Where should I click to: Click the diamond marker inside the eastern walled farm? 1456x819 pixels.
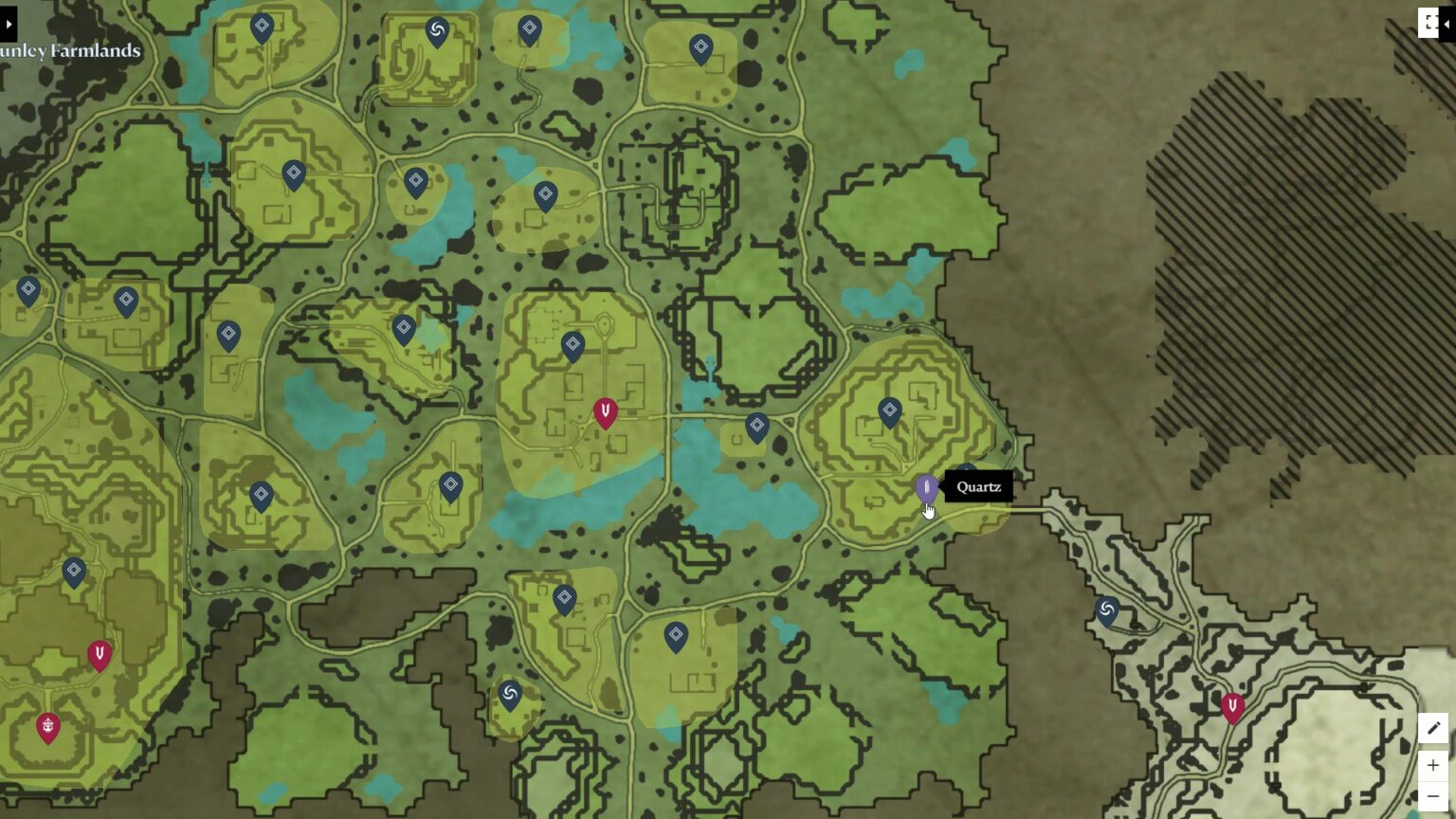click(888, 409)
